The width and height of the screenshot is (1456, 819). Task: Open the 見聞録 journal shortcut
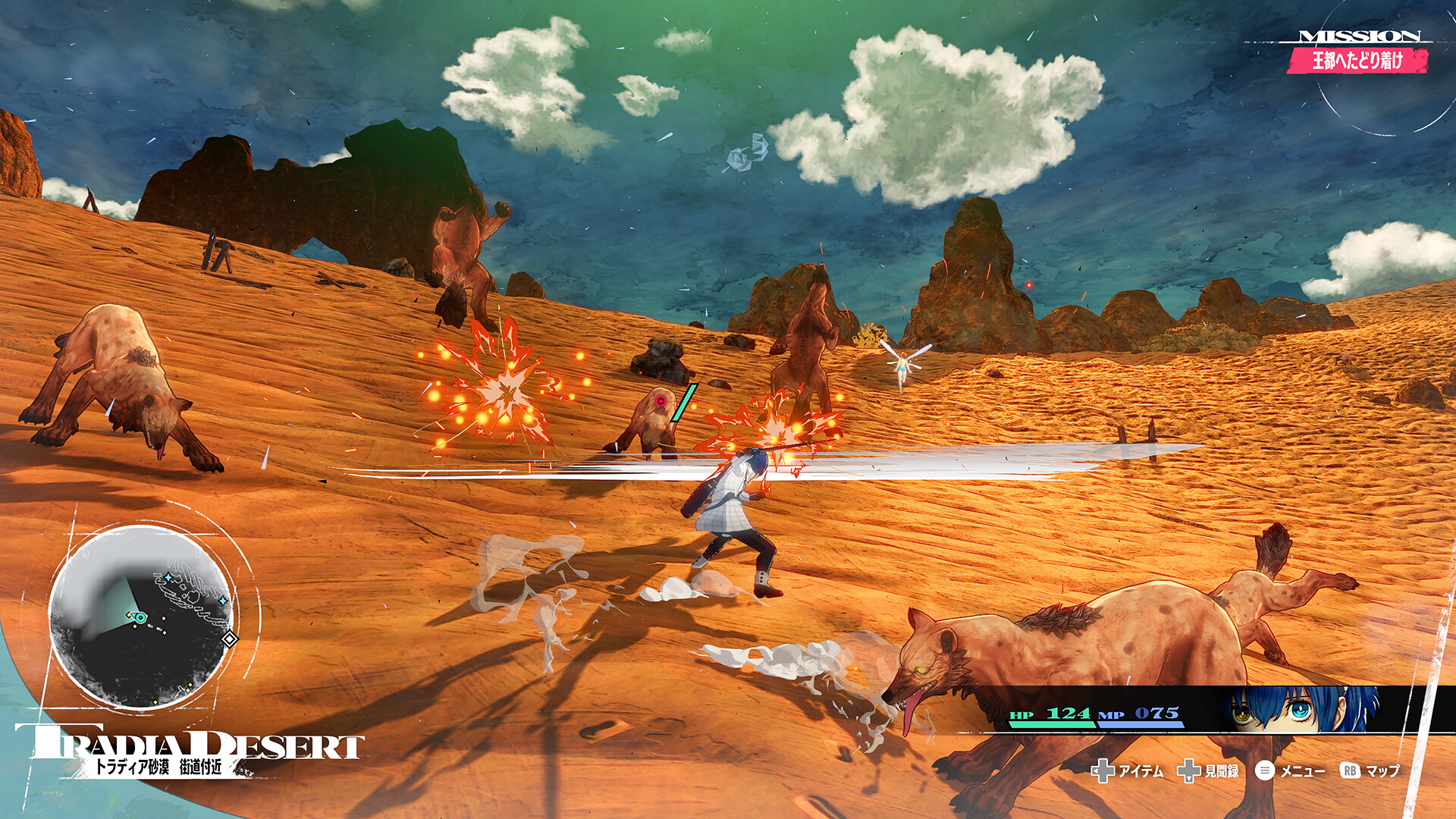[1208, 771]
